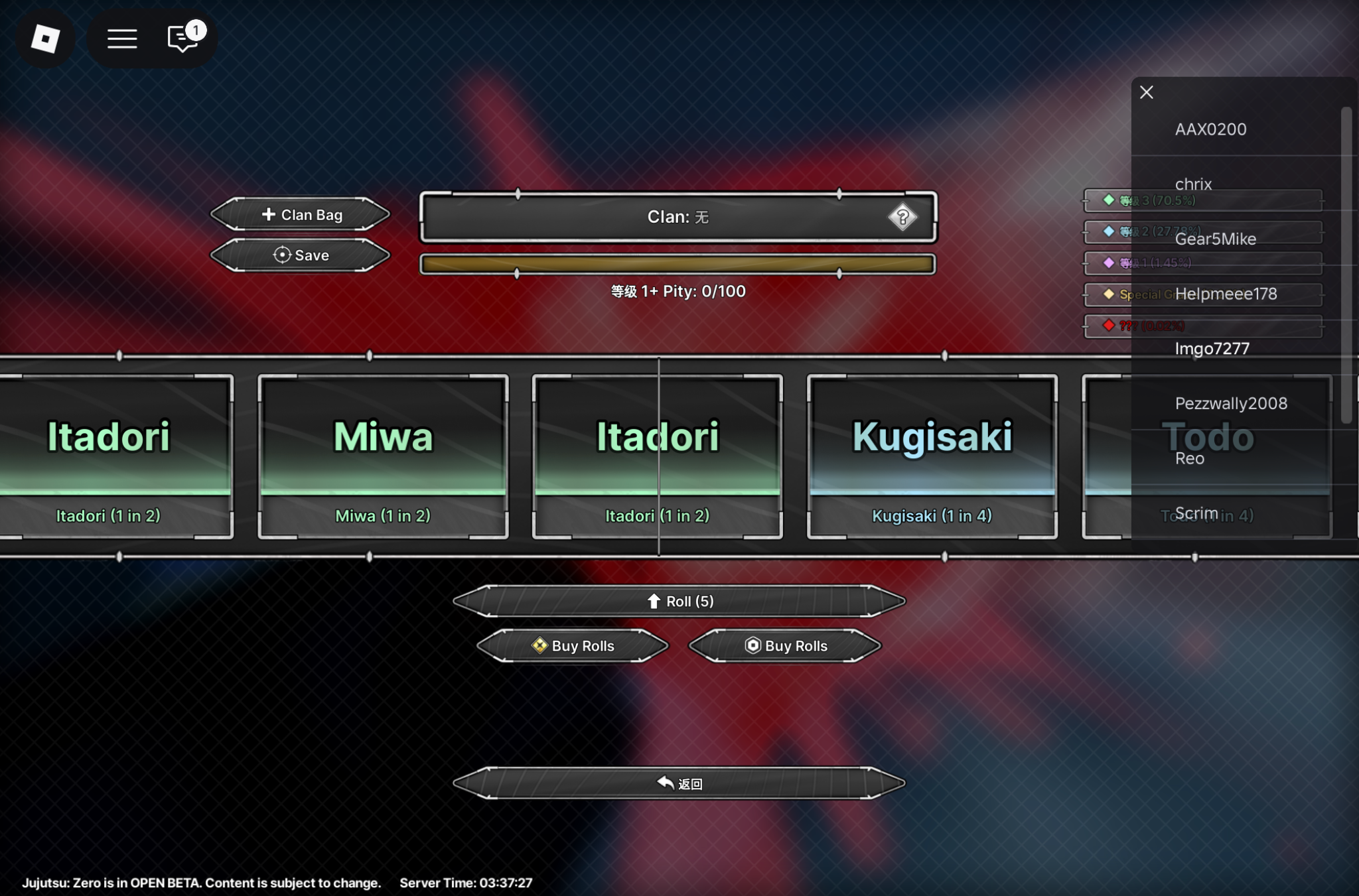Click the Roblox logo icon top-left

tap(46, 38)
